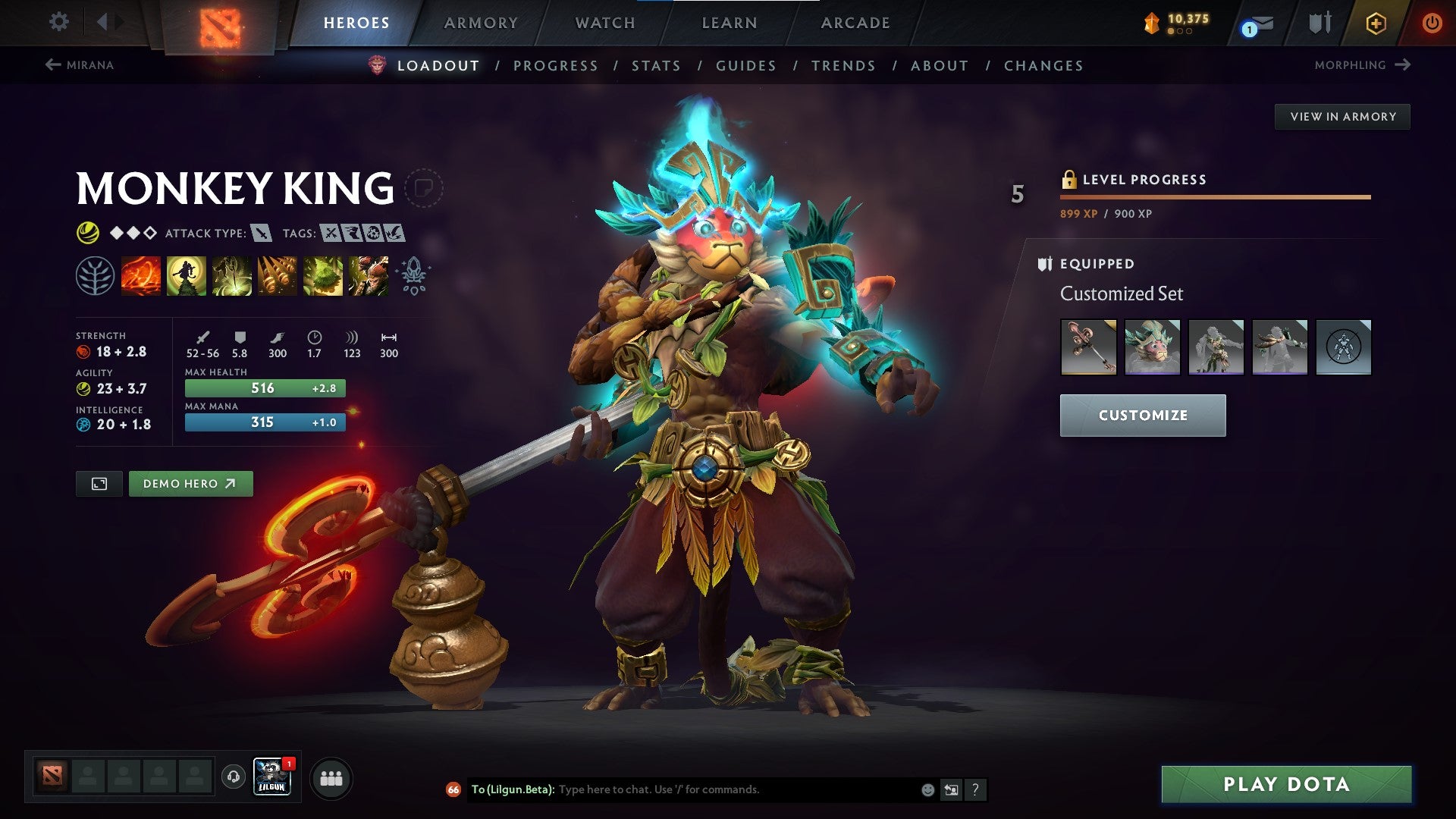
Task: Click the CUSTOMIZE button
Action: coord(1142,416)
